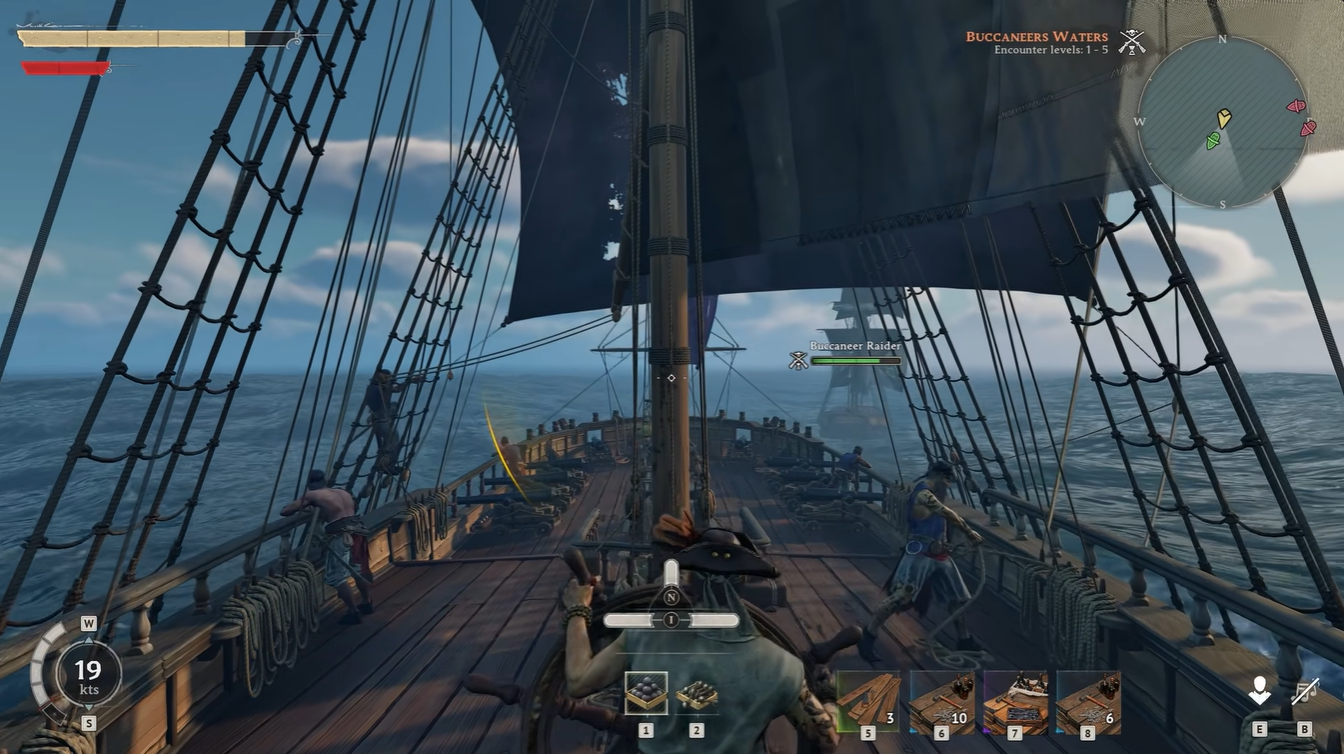1344x754 pixels.
Task: Choose the purple-bordered repair kit slot
Action: pyautogui.click(x=1015, y=702)
